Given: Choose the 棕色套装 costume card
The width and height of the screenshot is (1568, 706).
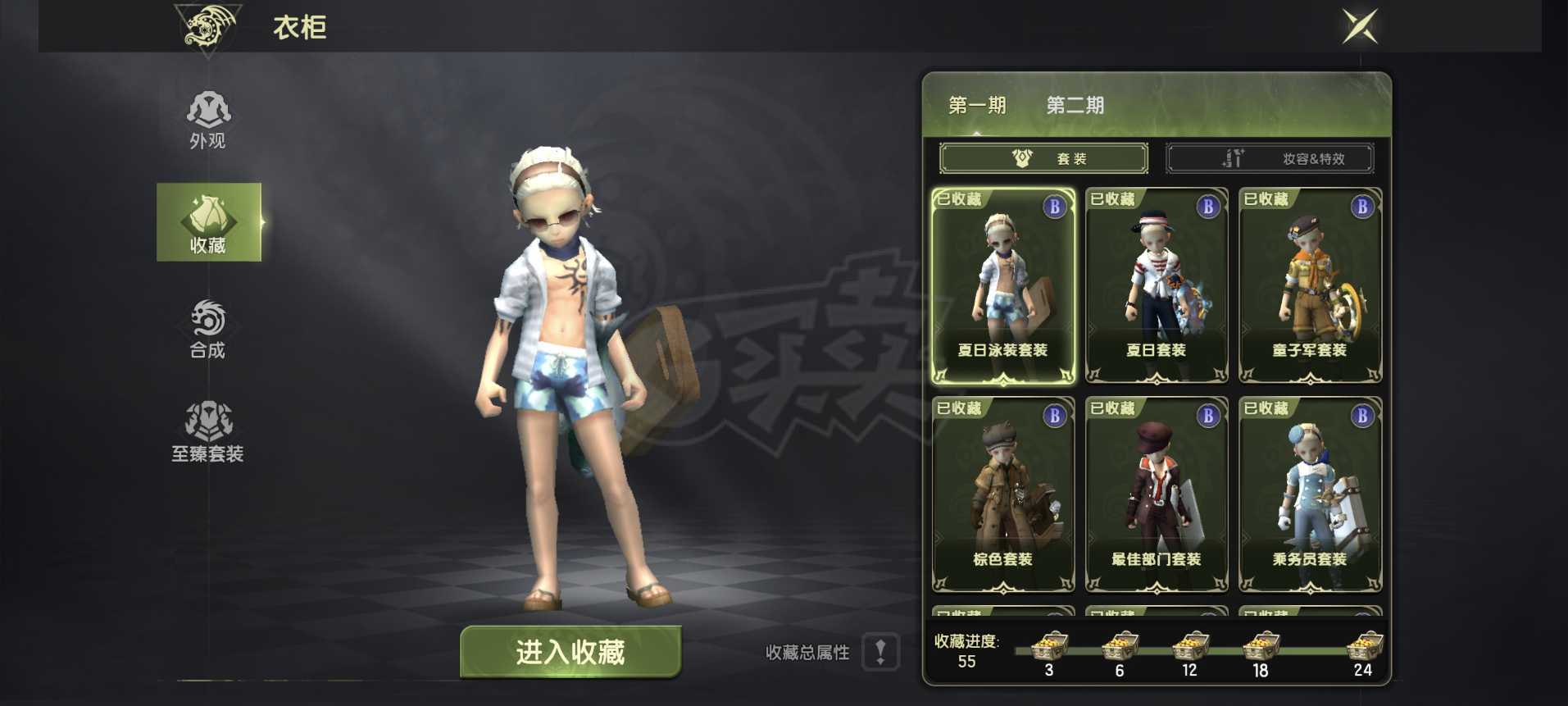Looking at the screenshot, I should [x=1003, y=494].
